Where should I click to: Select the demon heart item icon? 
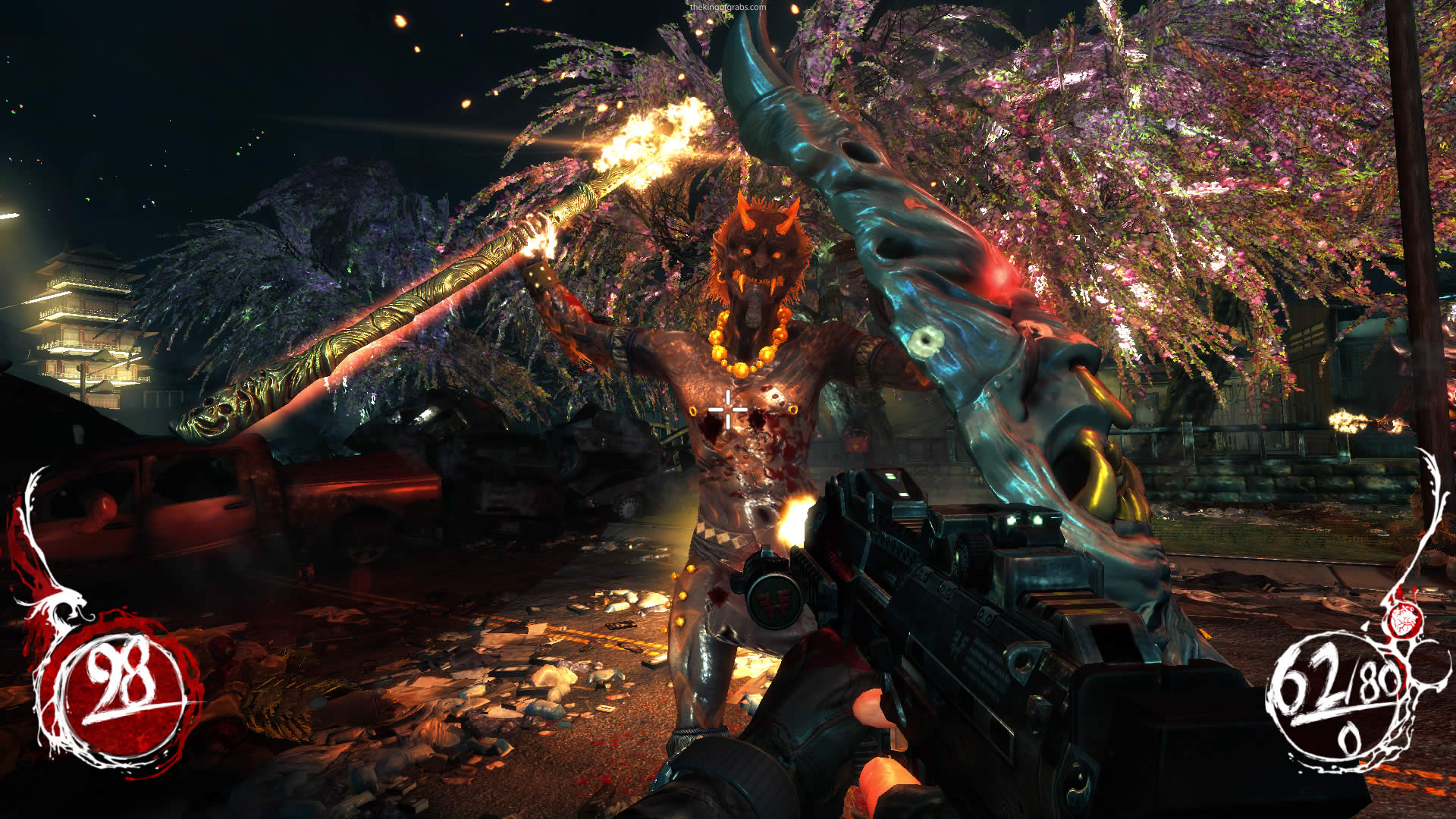(1402, 620)
